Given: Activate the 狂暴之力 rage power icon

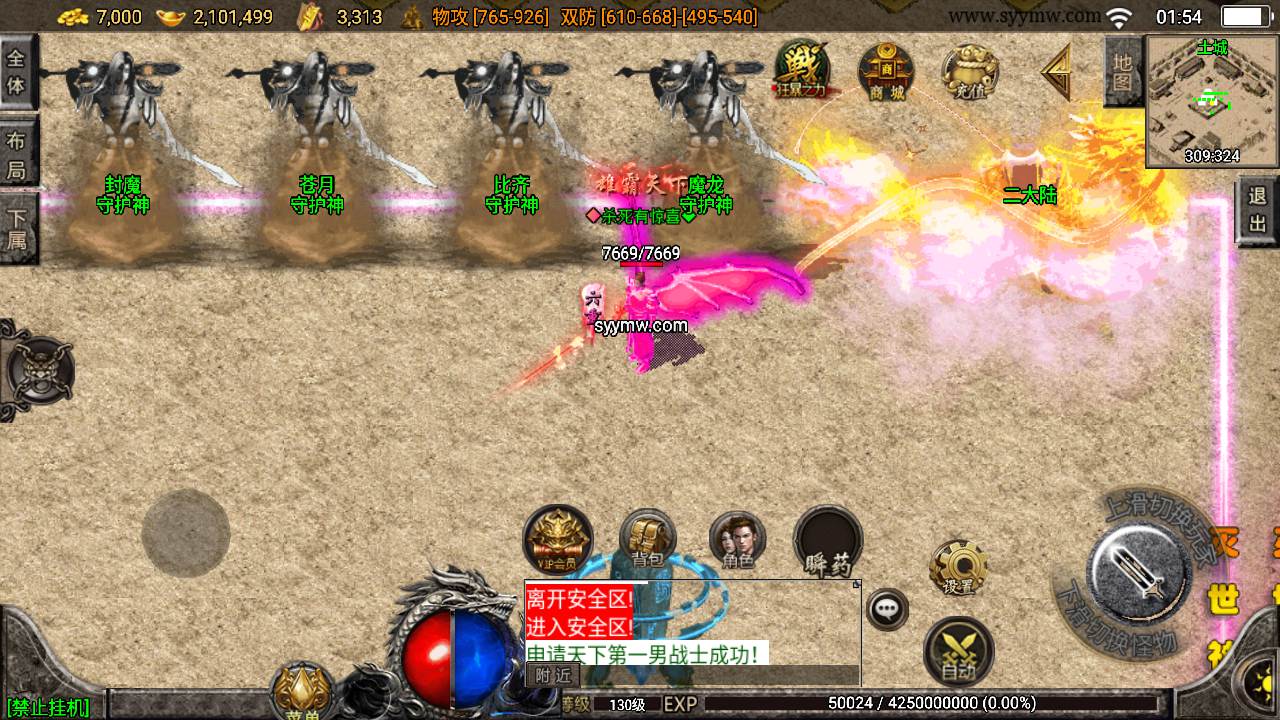Looking at the screenshot, I should 802,69.
